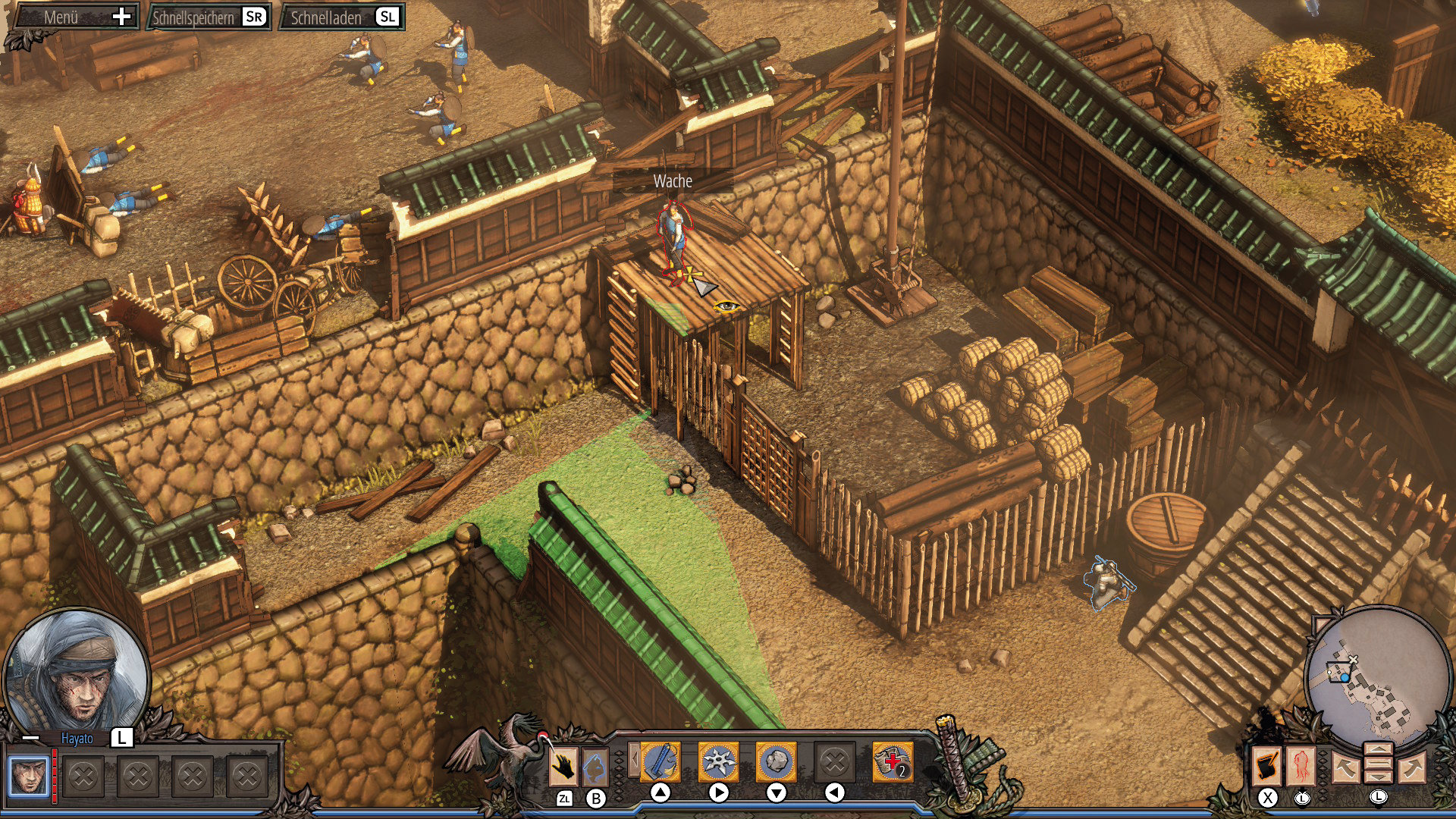This screenshot has width=1456, height=819.
Task: Open the scroll and brush log icon
Action: (x=1267, y=766)
